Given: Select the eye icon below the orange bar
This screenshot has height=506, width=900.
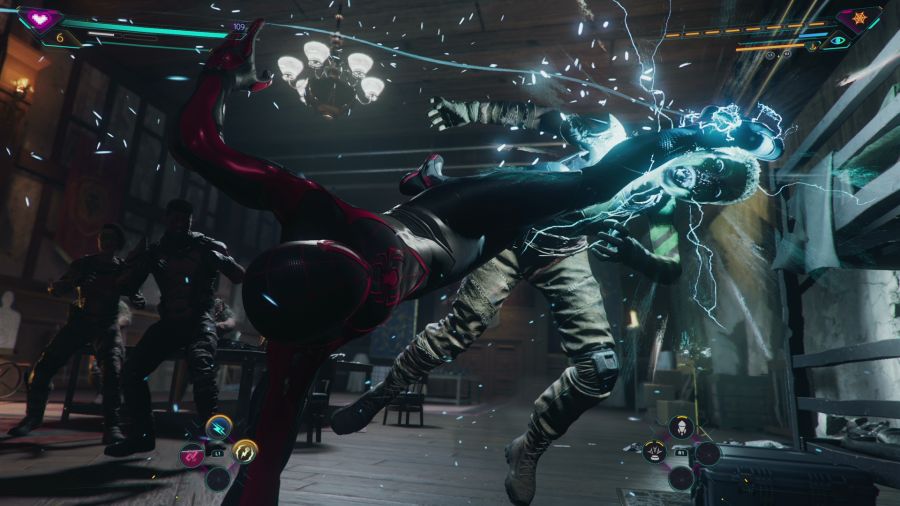Looking at the screenshot, I should pyautogui.click(x=837, y=41).
